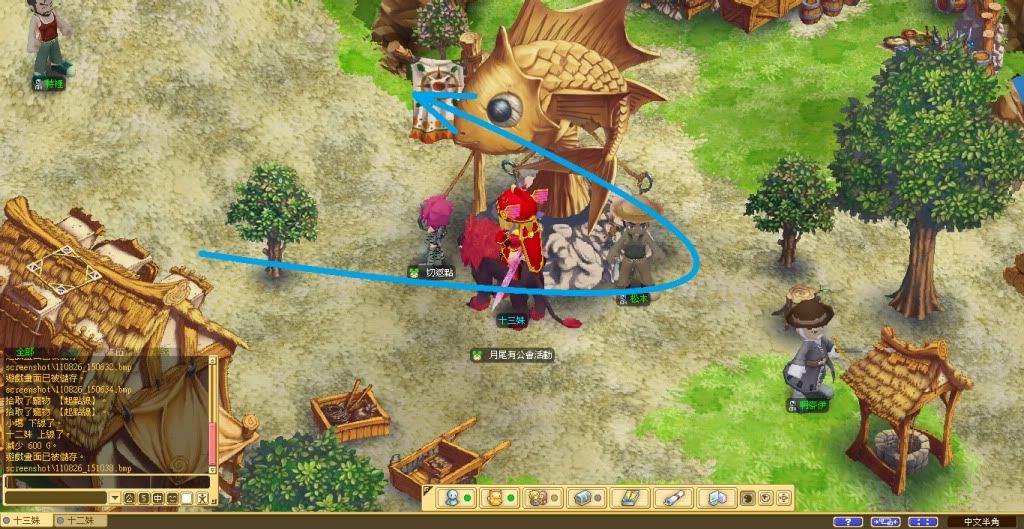Open the character status button on toolbar

451,497
